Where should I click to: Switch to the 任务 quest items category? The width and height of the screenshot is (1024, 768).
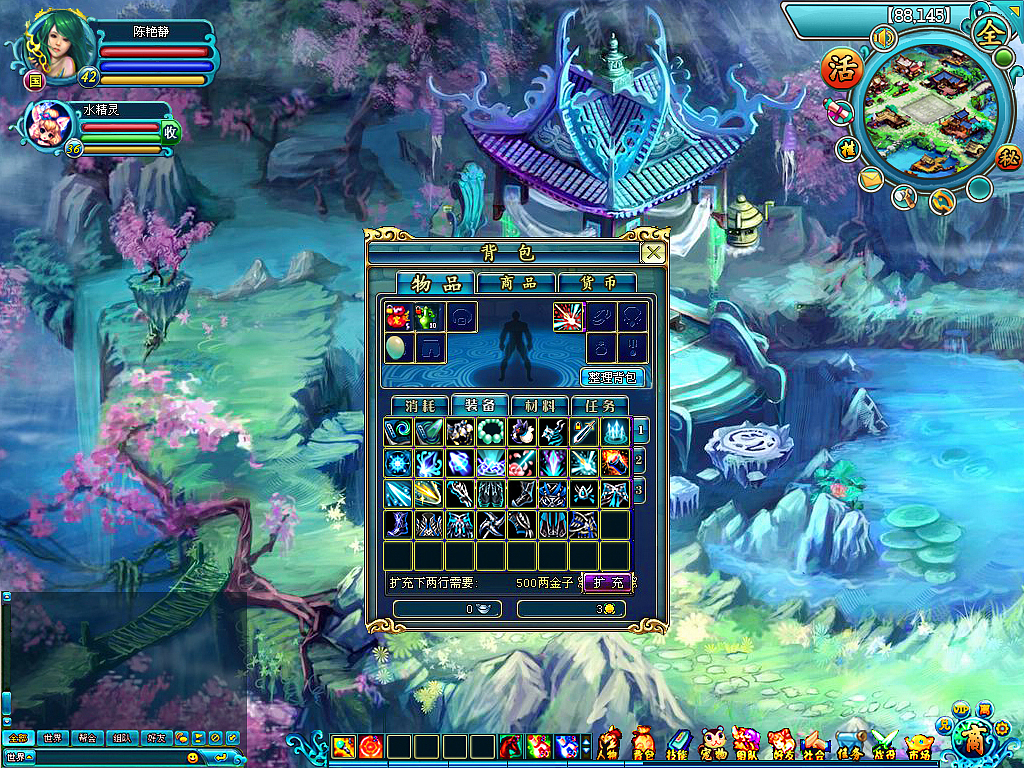point(599,406)
